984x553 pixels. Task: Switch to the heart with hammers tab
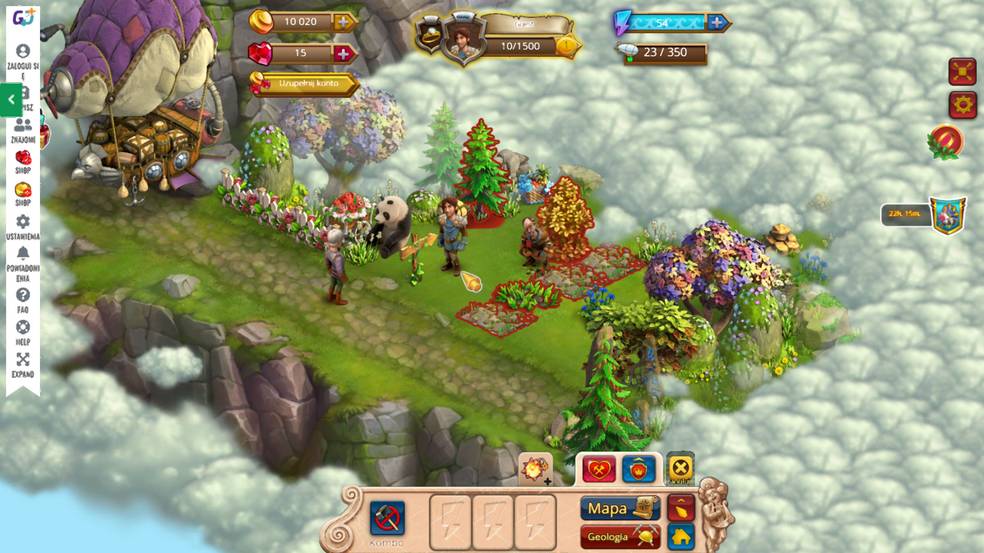click(x=599, y=468)
